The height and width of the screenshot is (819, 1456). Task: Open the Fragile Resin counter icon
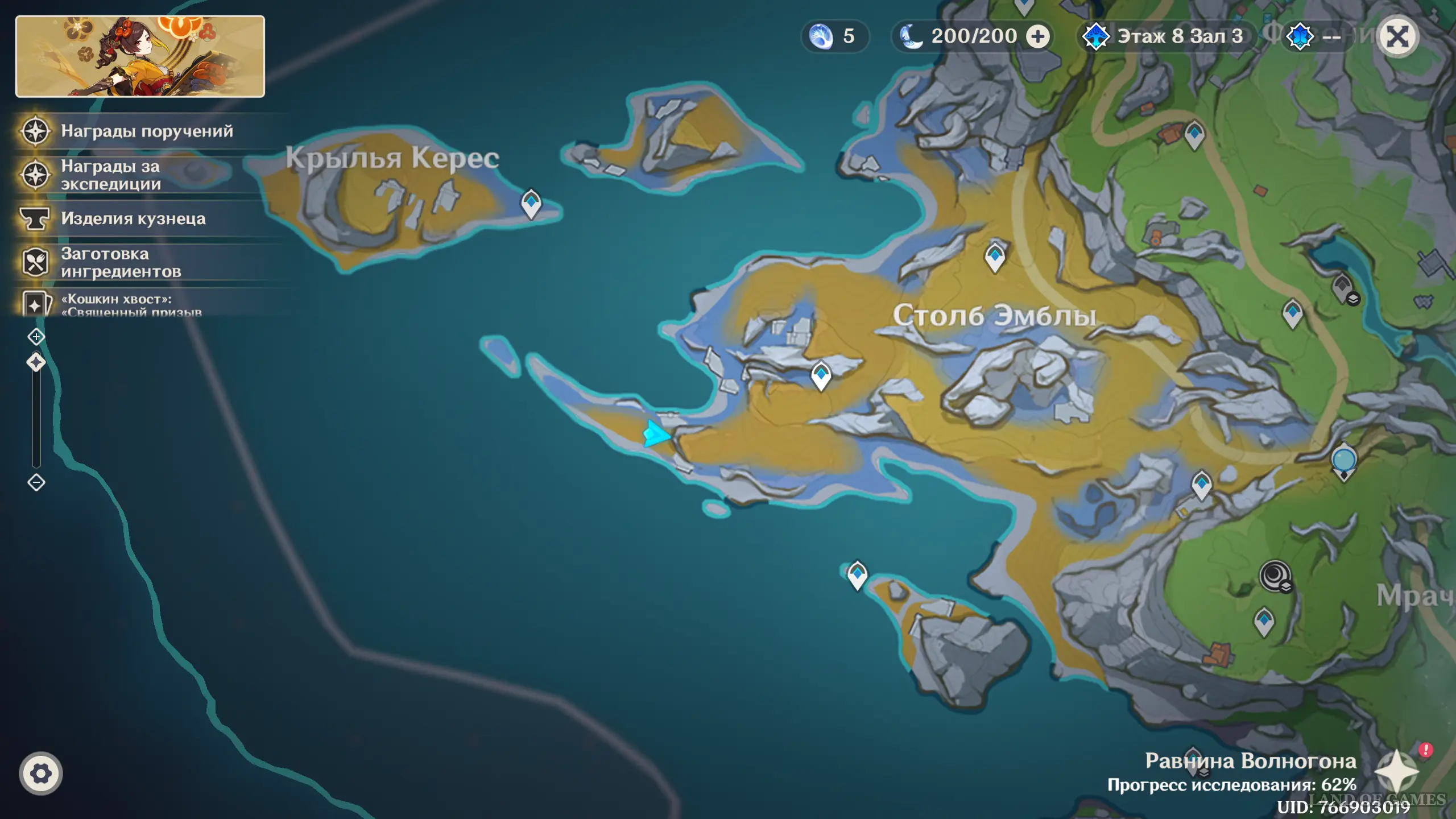(821, 37)
